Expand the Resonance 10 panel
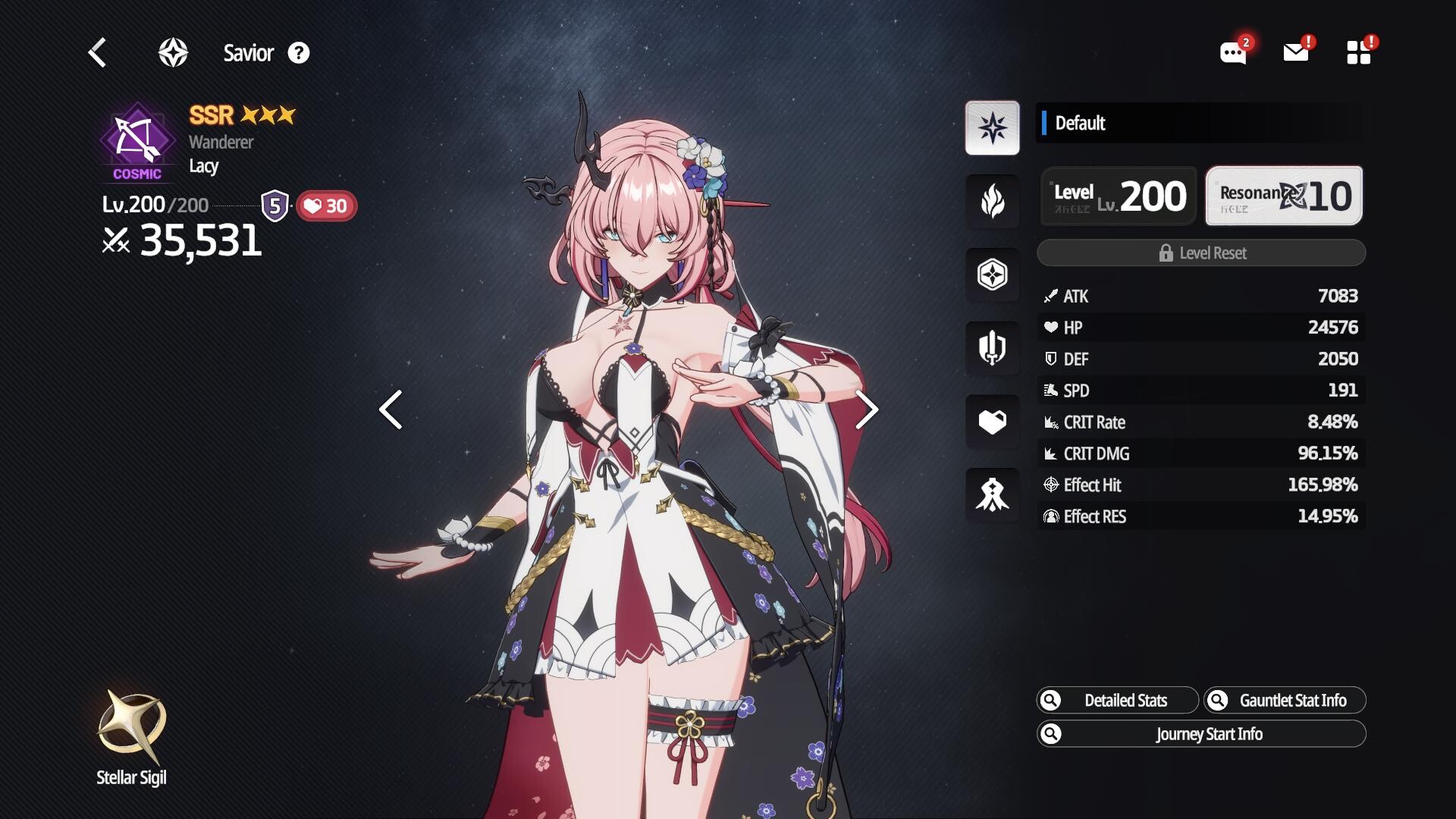The width and height of the screenshot is (1456, 819). tap(1283, 195)
